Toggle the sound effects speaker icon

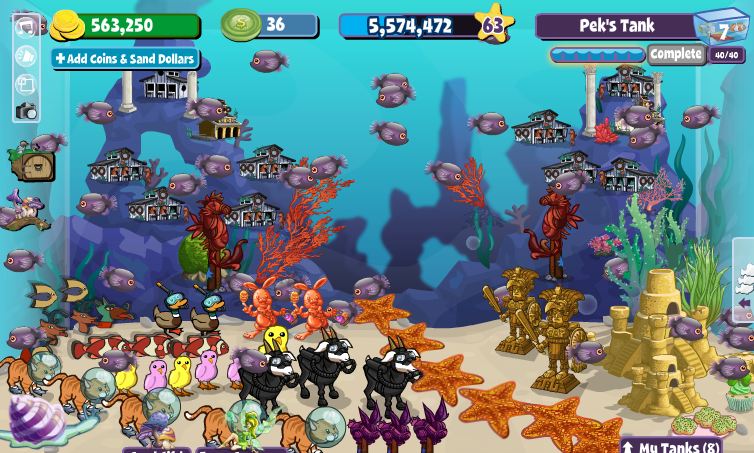(x=26, y=56)
